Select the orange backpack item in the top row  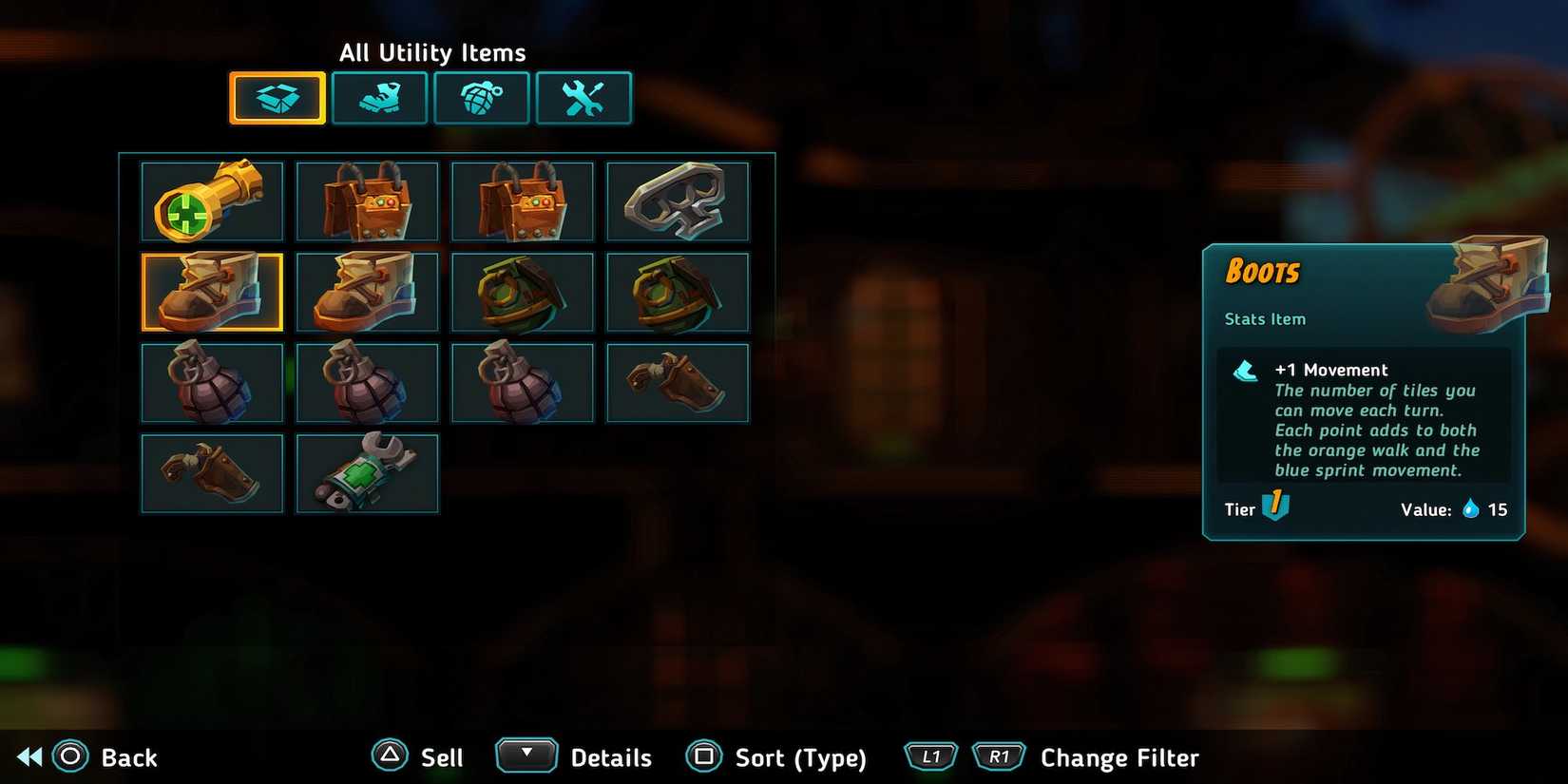point(368,201)
